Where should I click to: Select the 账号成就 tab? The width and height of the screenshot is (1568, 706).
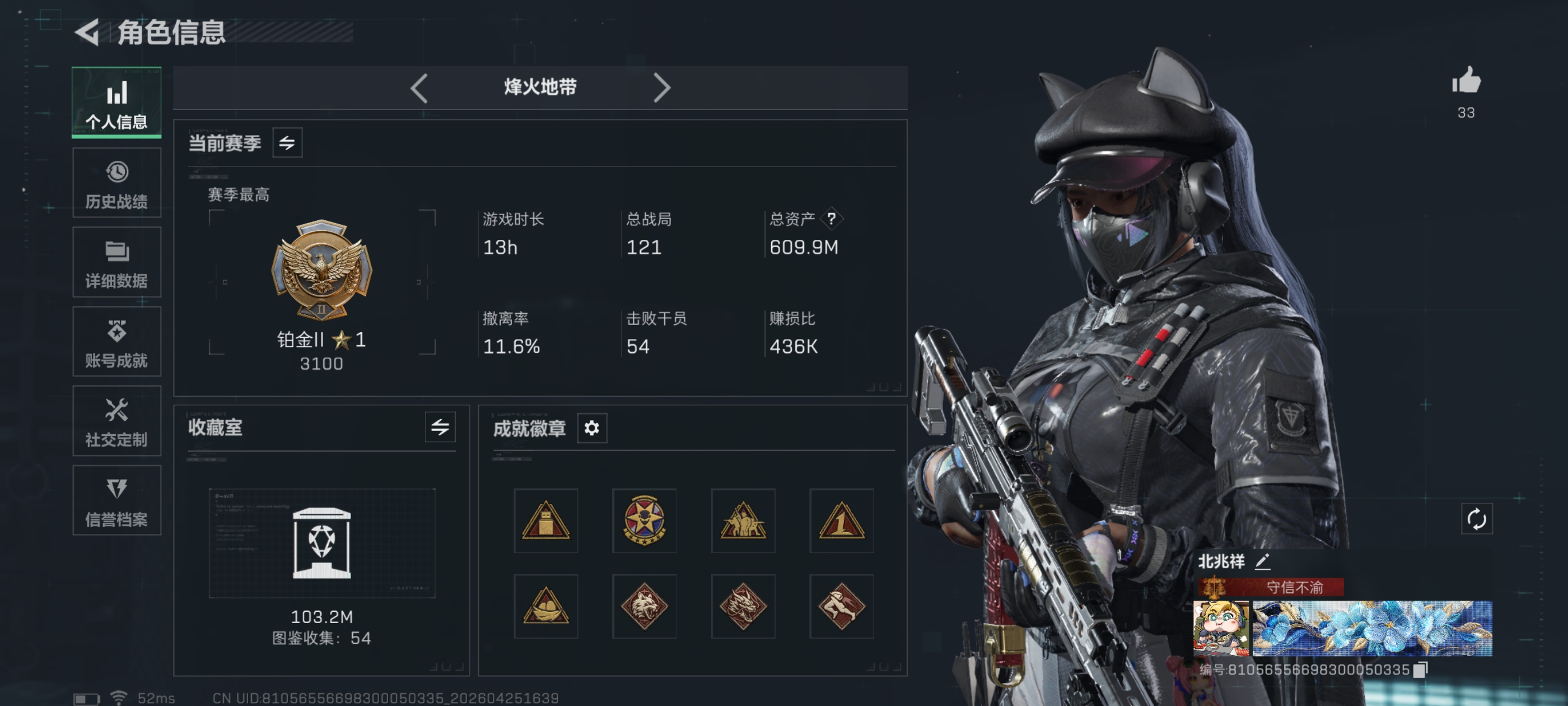click(x=116, y=342)
